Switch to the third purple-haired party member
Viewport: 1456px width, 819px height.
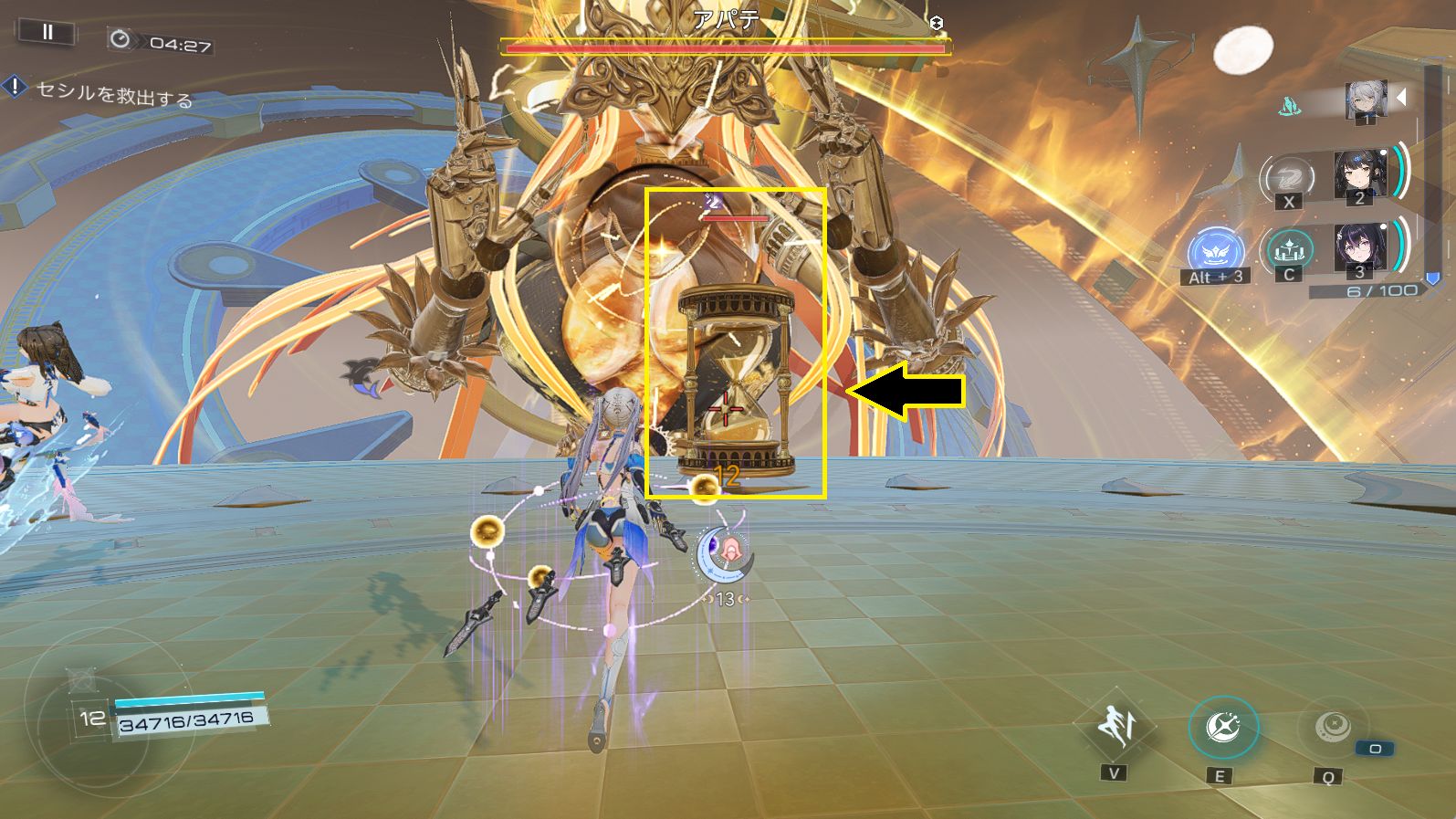1360,247
